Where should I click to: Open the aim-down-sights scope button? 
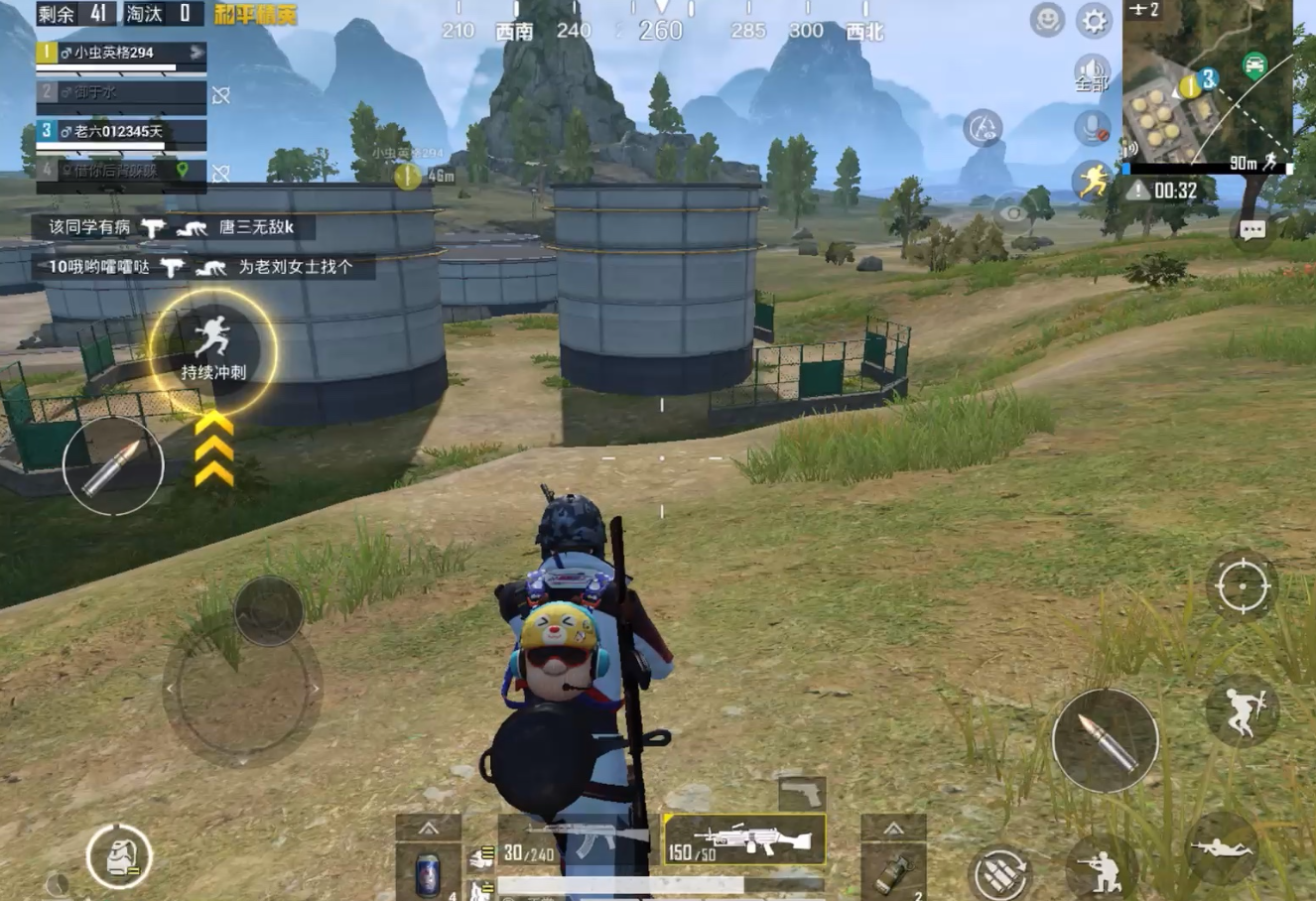(x=1242, y=585)
